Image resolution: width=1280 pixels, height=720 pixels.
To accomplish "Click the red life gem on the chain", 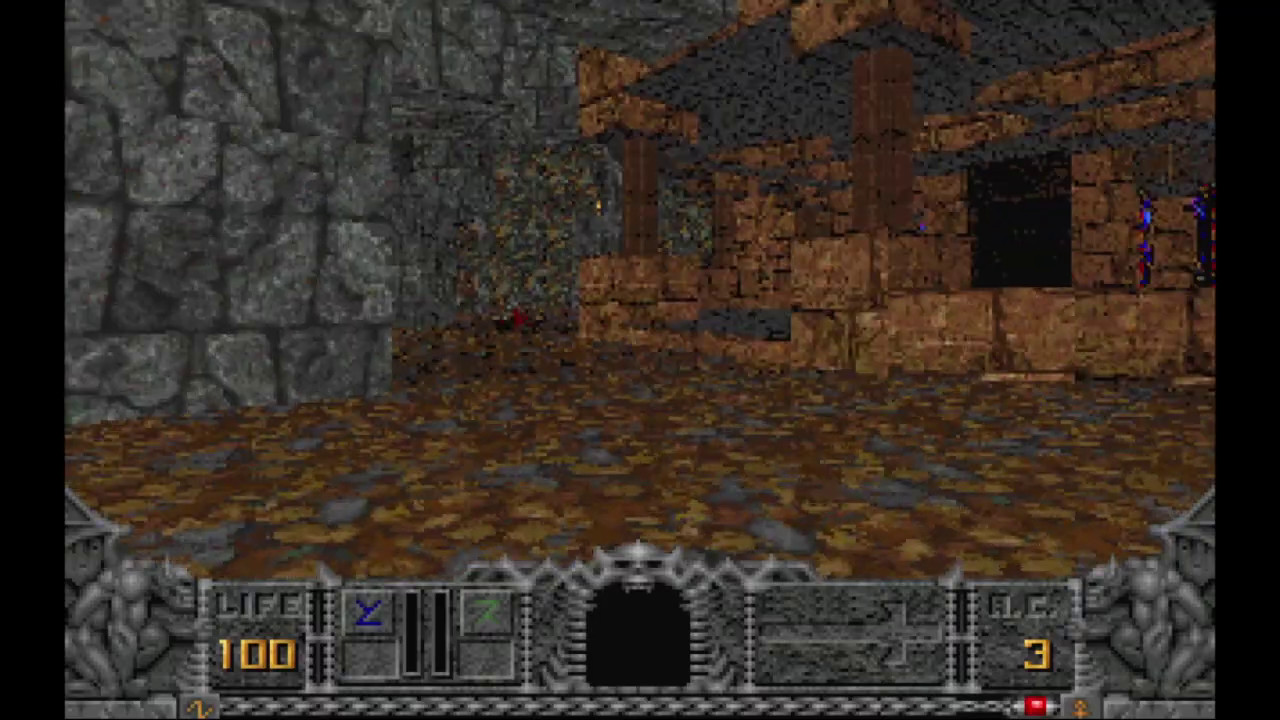I will click(1035, 707).
